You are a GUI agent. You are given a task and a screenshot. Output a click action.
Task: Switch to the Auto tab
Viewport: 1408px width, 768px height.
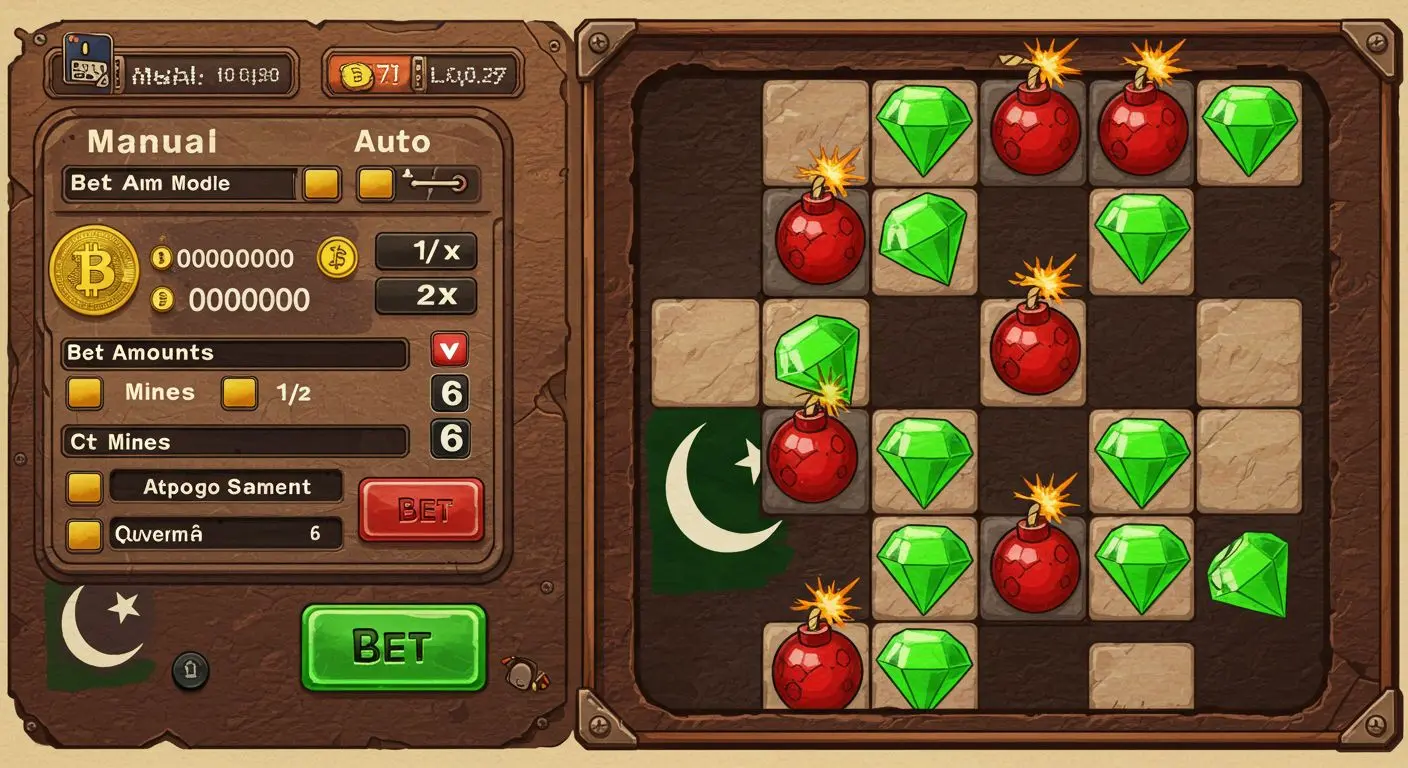[x=392, y=141]
